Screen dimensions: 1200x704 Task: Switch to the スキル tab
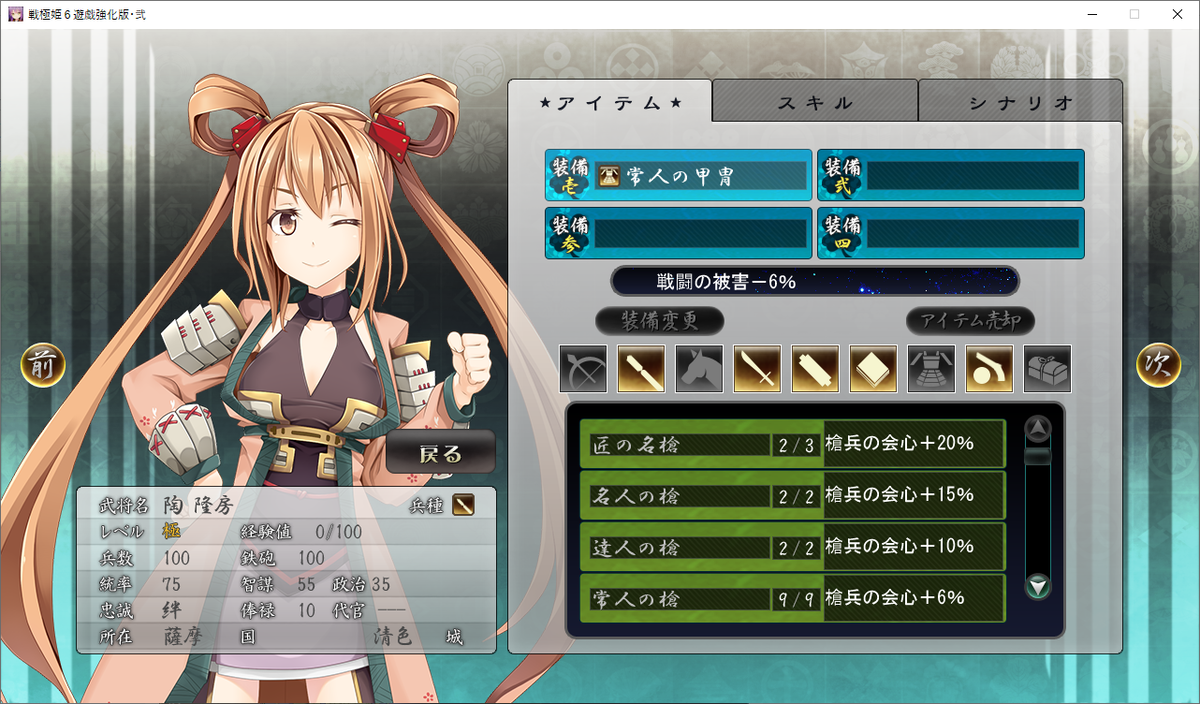click(815, 102)
